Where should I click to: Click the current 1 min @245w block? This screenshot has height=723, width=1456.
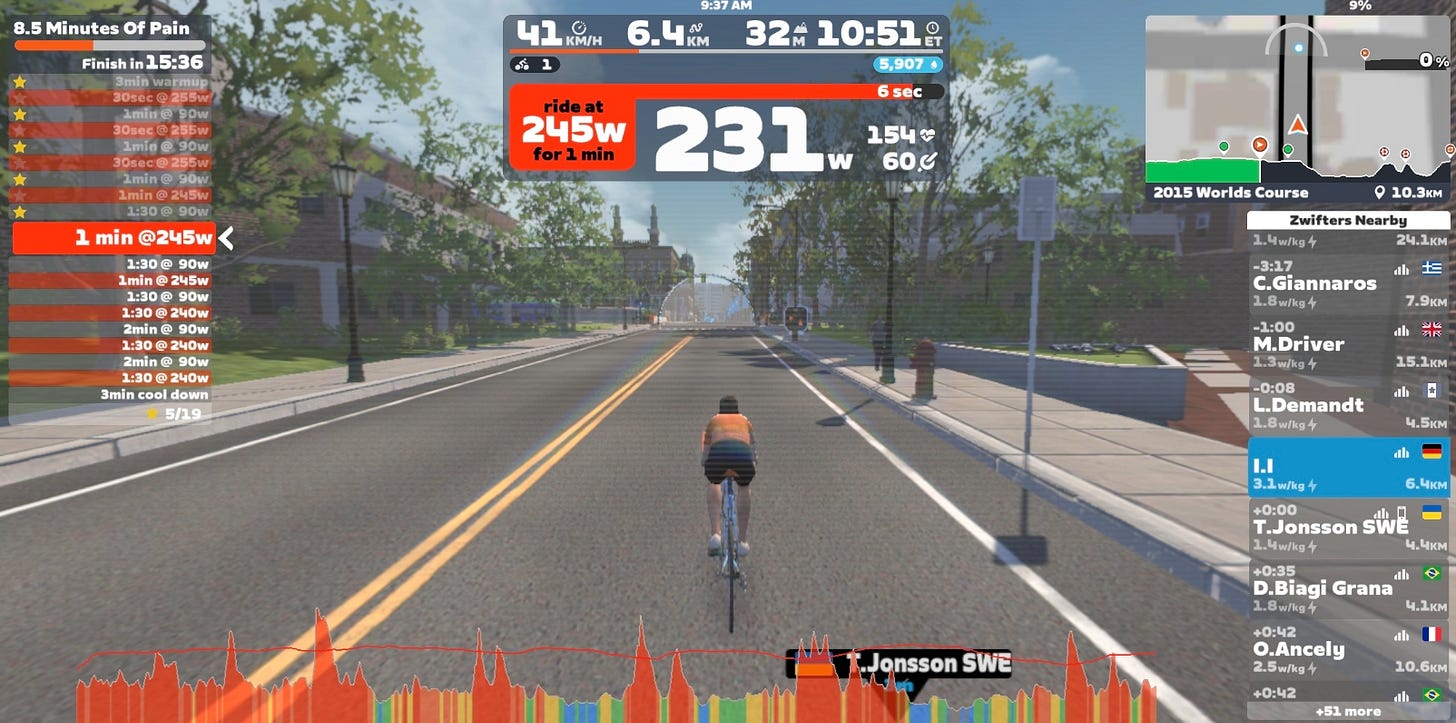tap(113, 238)
